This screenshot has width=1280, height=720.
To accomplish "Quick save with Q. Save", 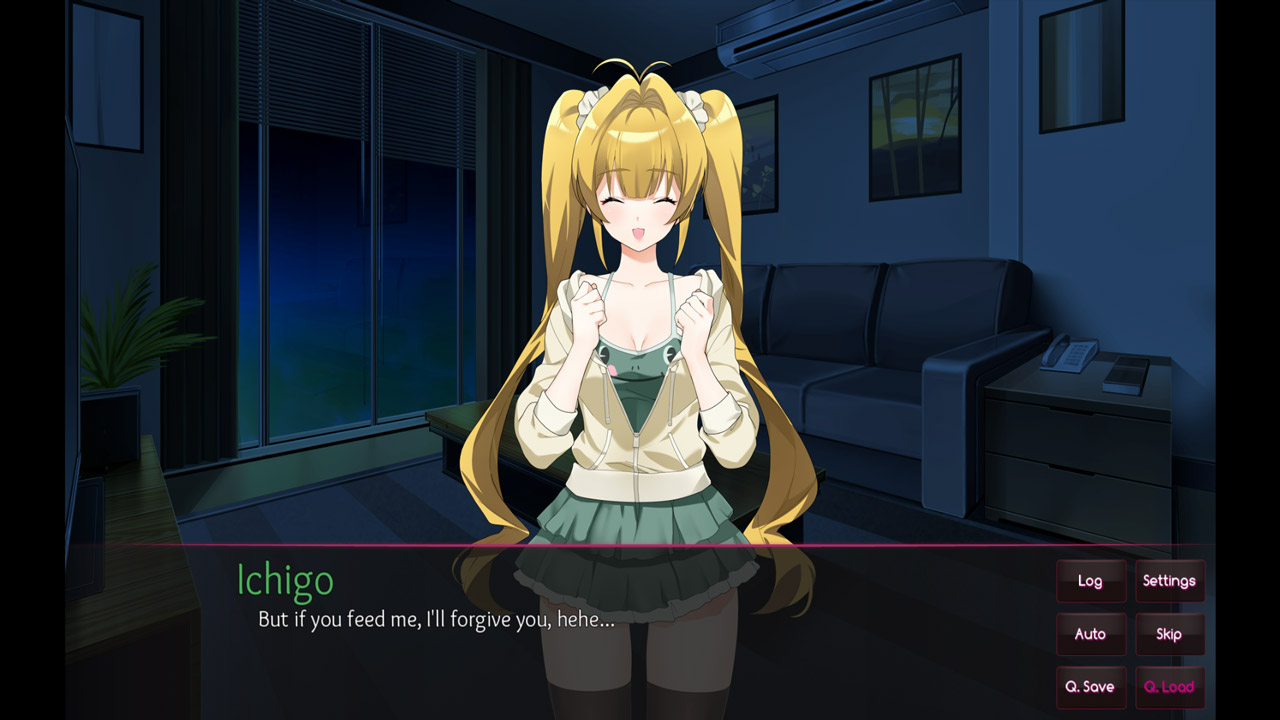I will tap(1090, 687).
